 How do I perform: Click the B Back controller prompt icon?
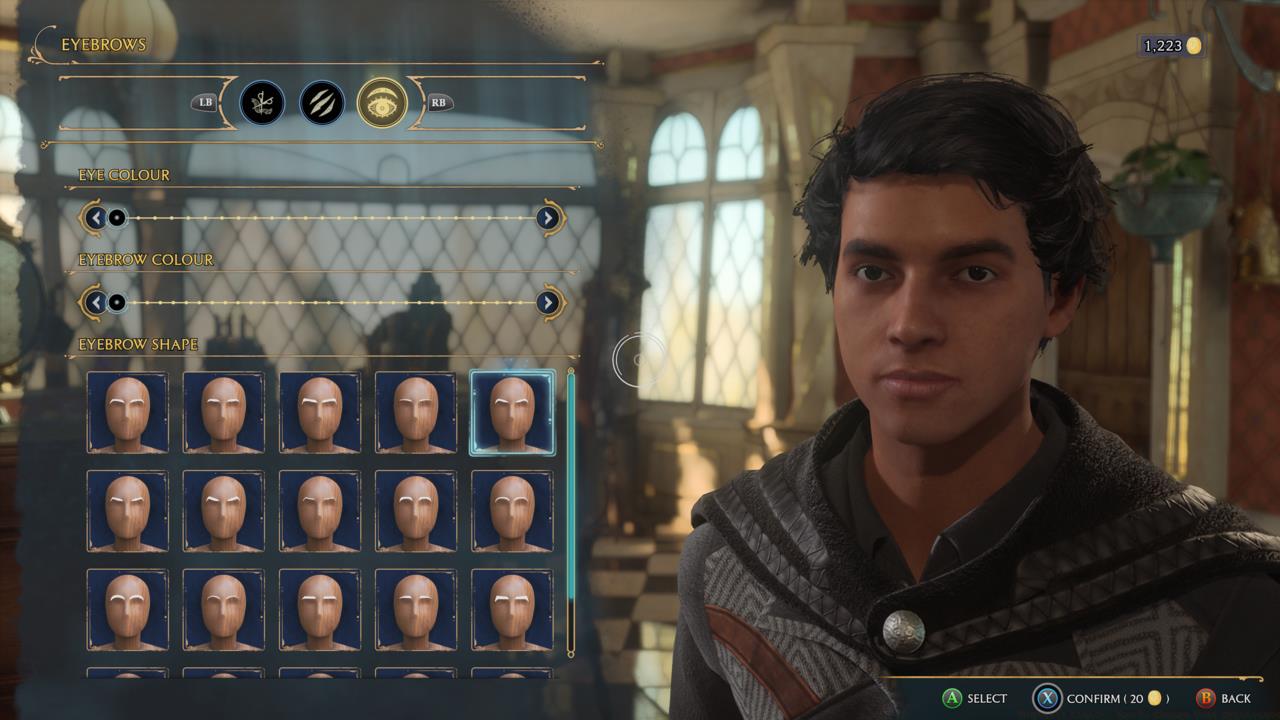click(1204, 700)
